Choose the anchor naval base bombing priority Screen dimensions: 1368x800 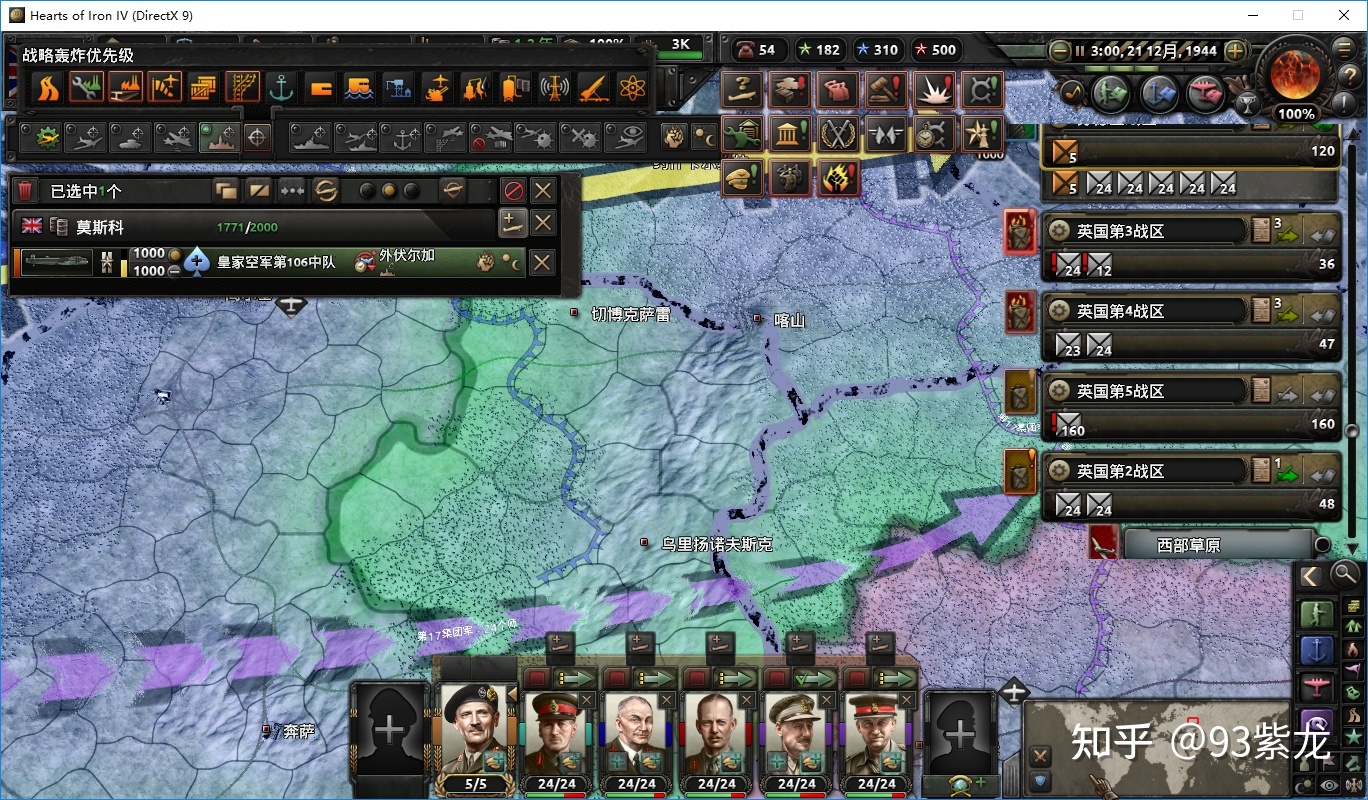pyautogui.click(x=281, y=88)
